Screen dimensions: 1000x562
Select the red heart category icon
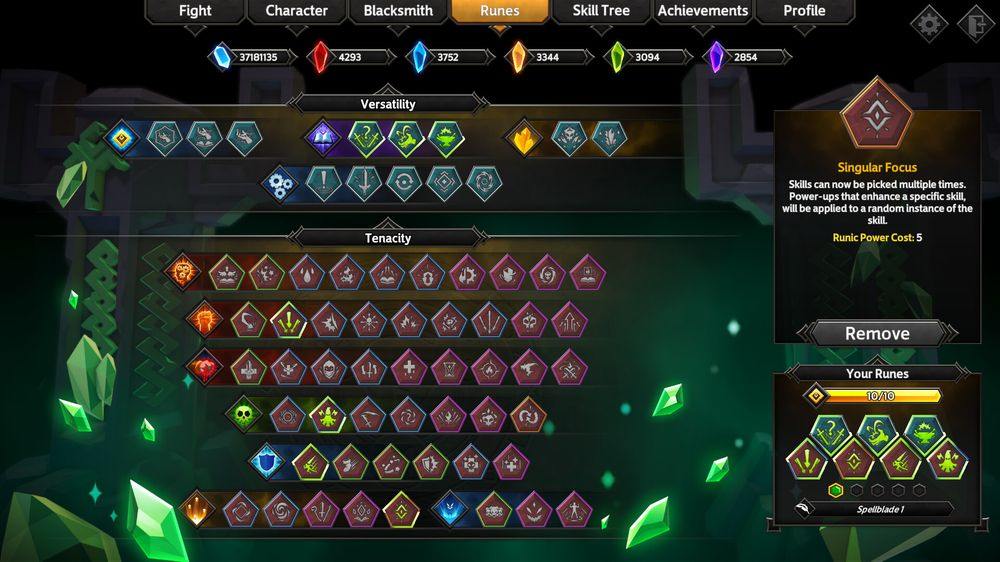coord(203,366)
